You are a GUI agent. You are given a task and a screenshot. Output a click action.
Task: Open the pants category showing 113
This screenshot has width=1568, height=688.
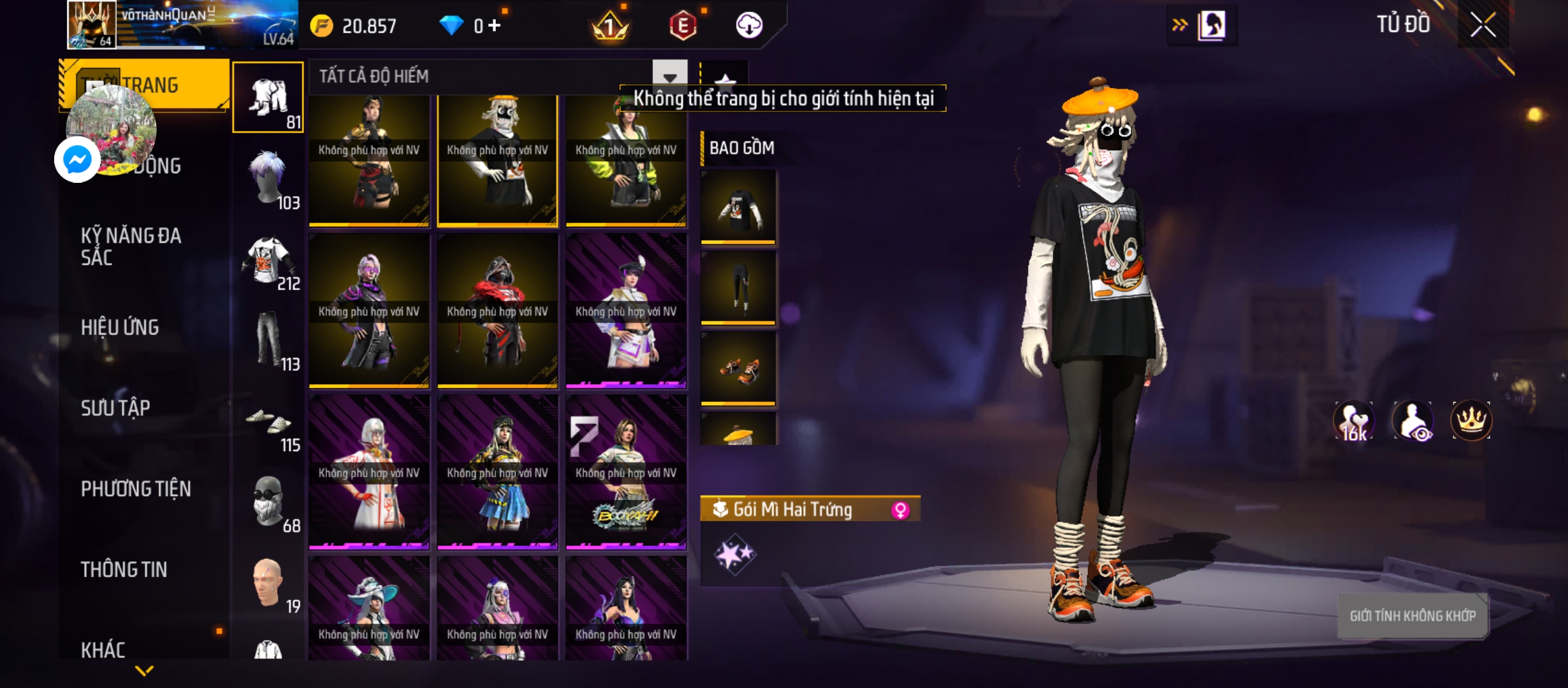268,340
